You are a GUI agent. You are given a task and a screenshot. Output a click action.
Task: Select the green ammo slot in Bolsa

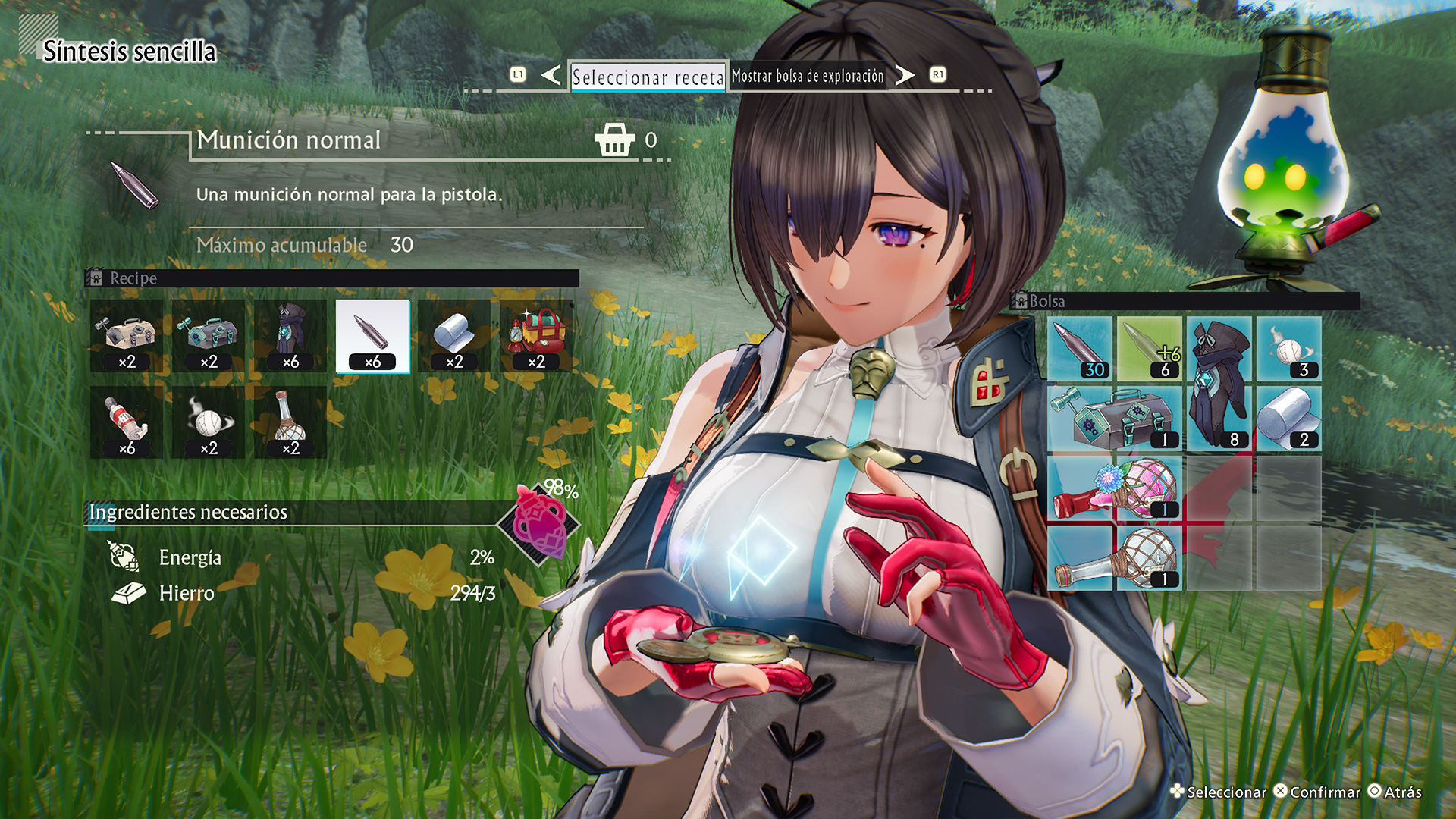coord(1150,349)
